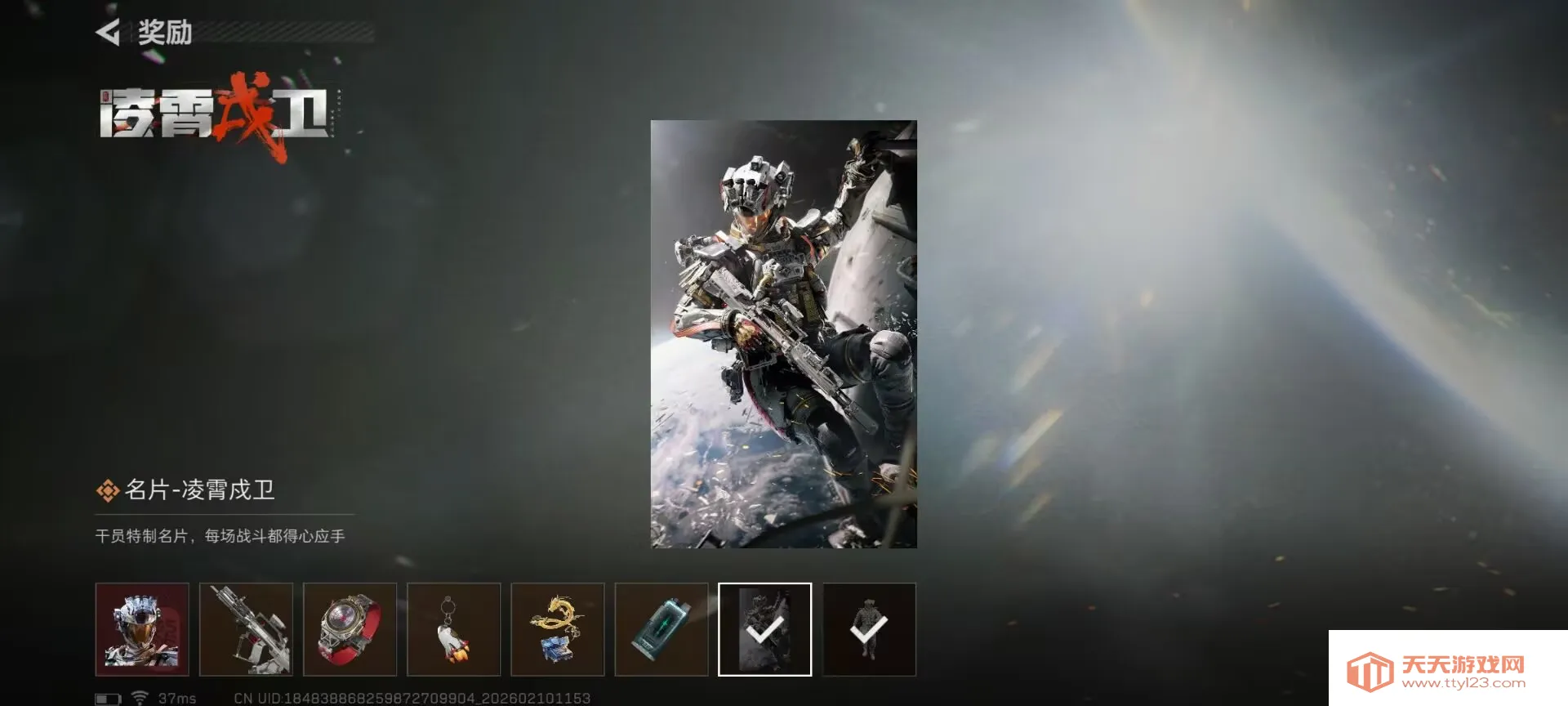Tap the golden dragon reward icon

pyautogui.click(x=559, y=629)
